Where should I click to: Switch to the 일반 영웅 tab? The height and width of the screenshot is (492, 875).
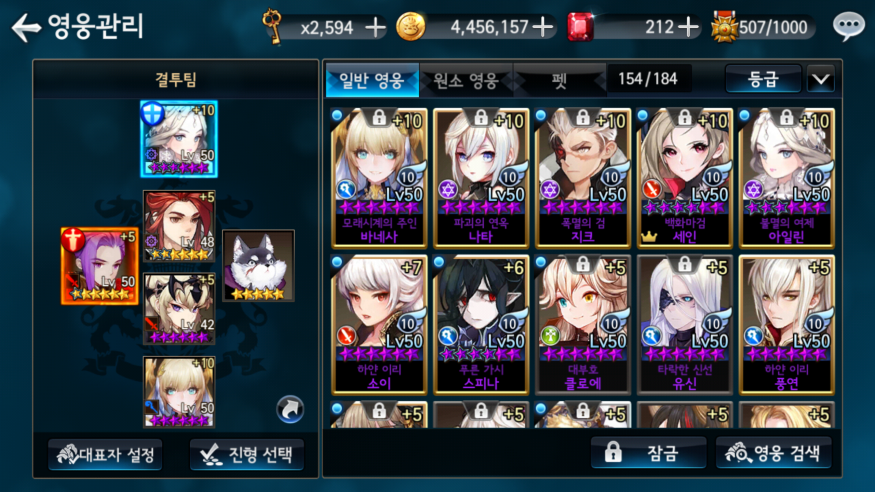(x=372, y=80)
